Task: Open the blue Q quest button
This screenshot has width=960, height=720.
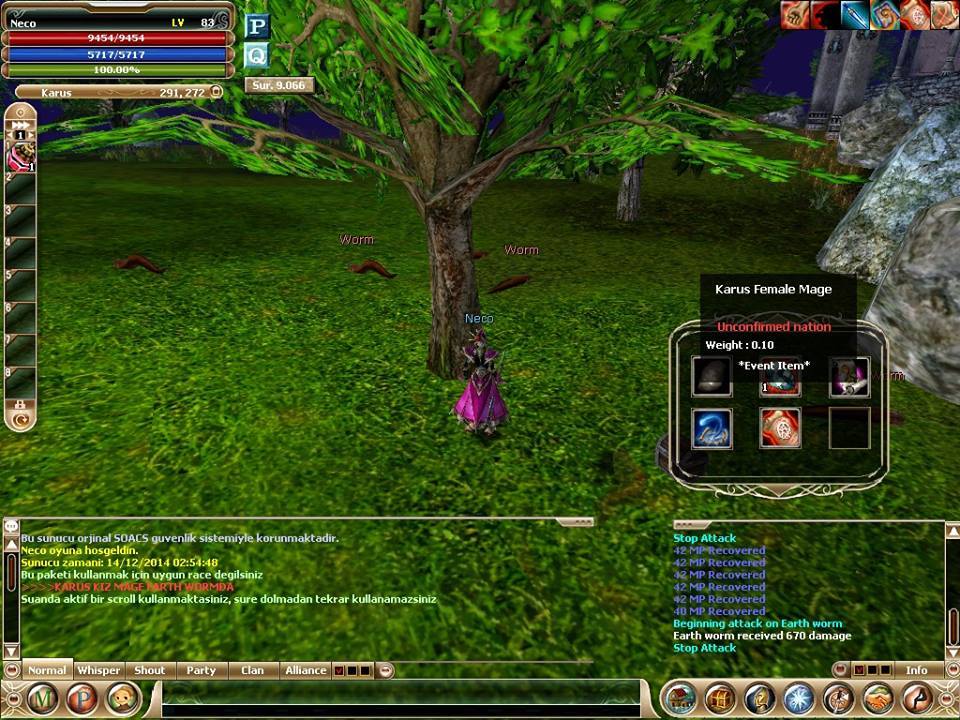Action: tap(257, 56)
